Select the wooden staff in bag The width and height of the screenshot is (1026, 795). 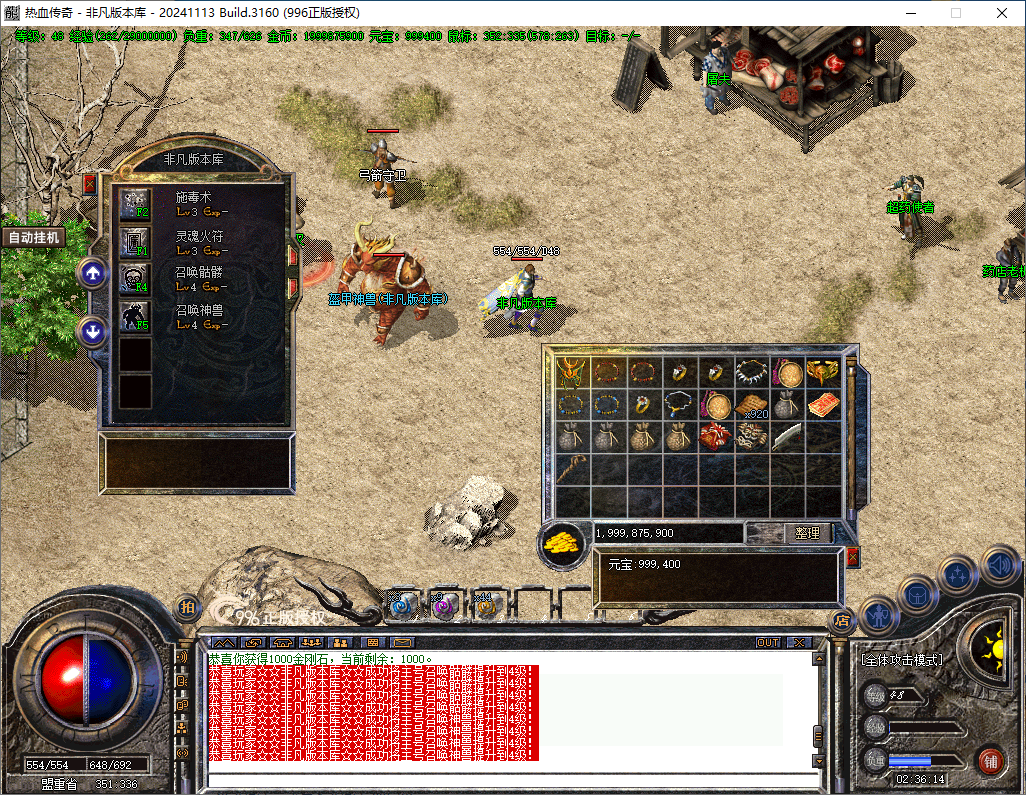572,468
